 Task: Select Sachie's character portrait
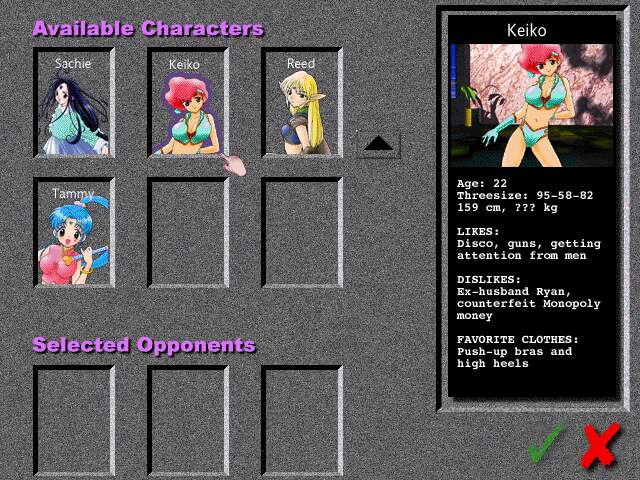(x=73, y=103)
